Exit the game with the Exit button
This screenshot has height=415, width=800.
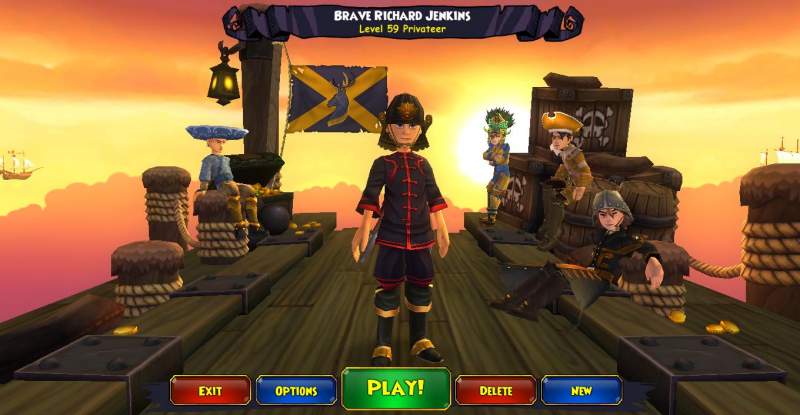pos(210,390)
